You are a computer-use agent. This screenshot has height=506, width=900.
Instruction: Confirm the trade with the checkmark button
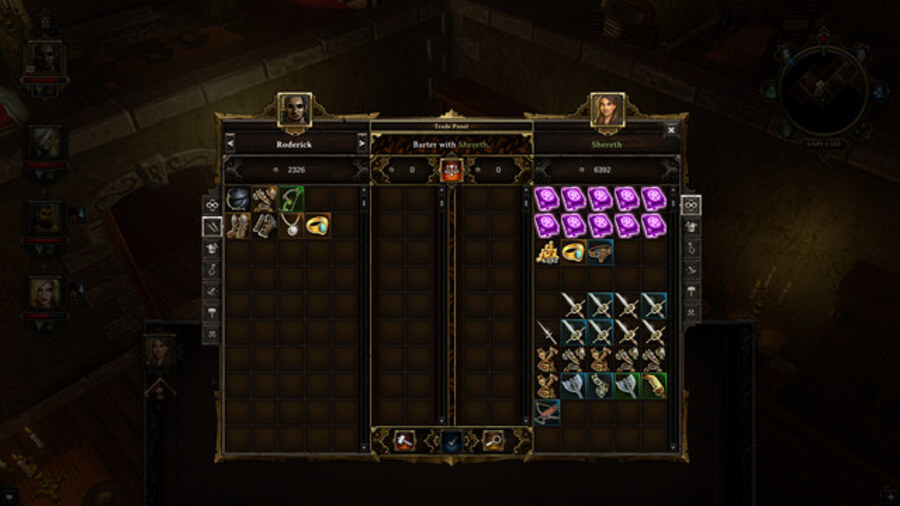450,440
